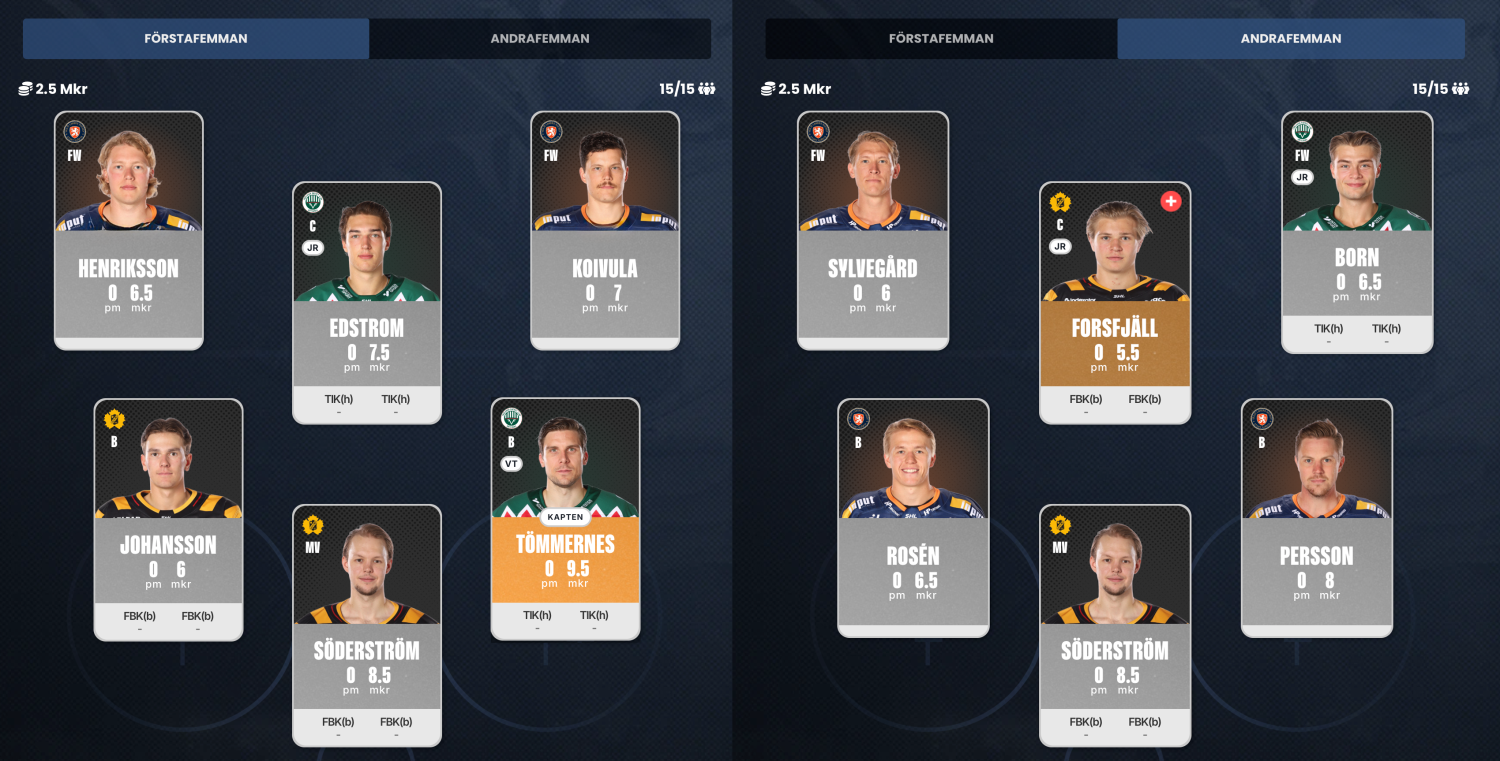Open Koivula's forward card
This screenshot has width=1500, height=761.
605,230
